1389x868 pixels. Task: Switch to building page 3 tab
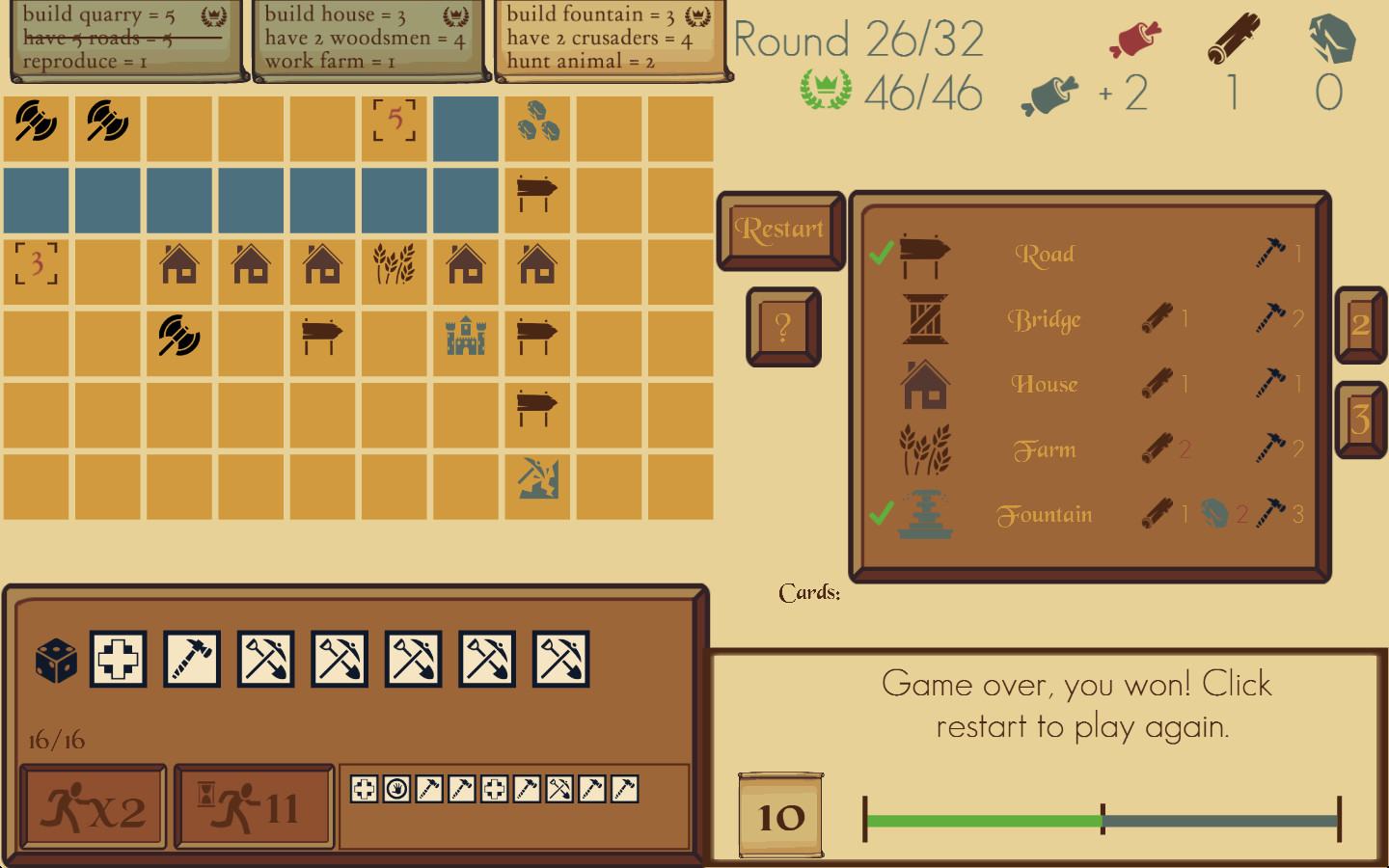1360,420
